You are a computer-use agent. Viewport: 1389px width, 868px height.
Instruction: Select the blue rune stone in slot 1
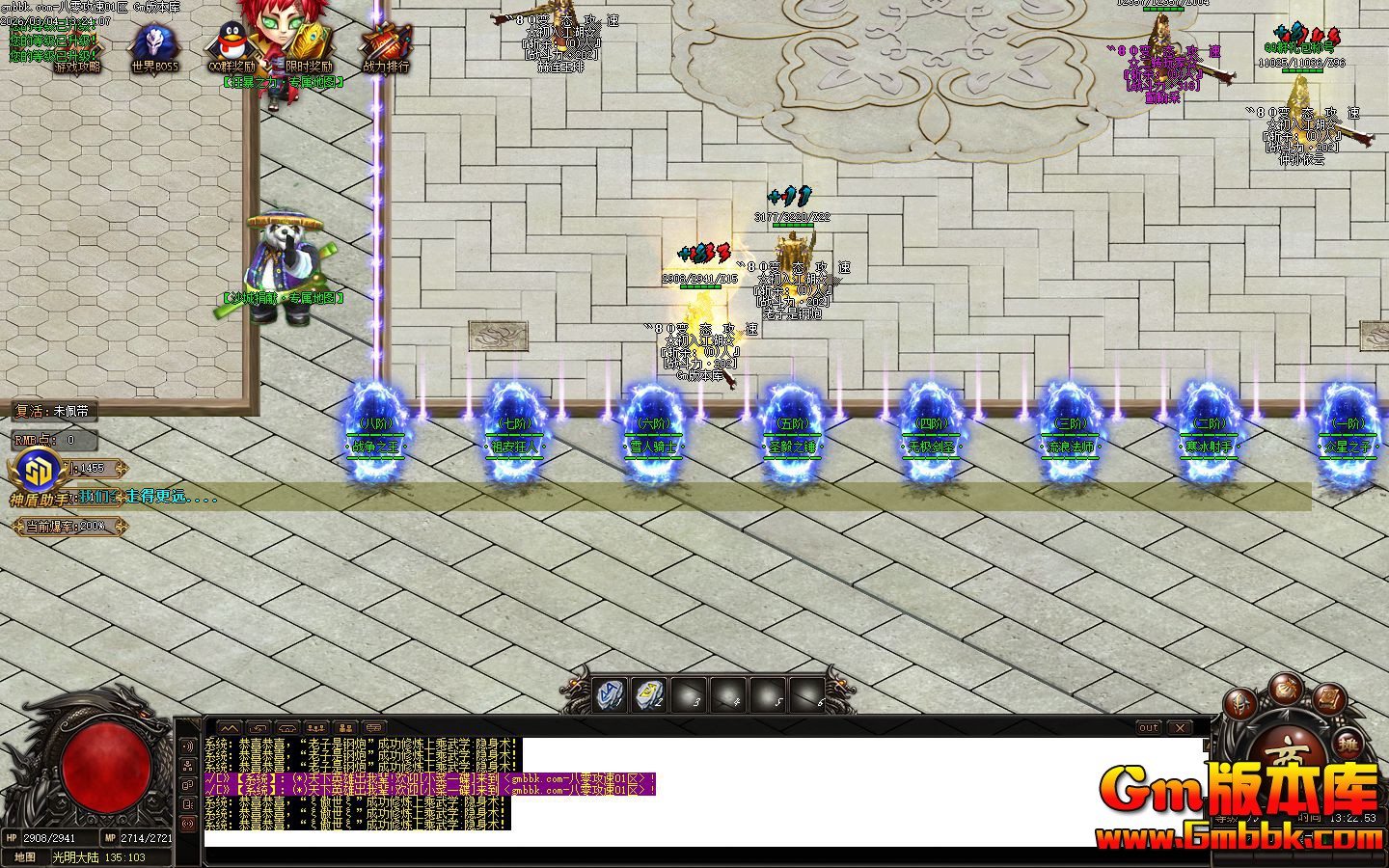(610, 693)
